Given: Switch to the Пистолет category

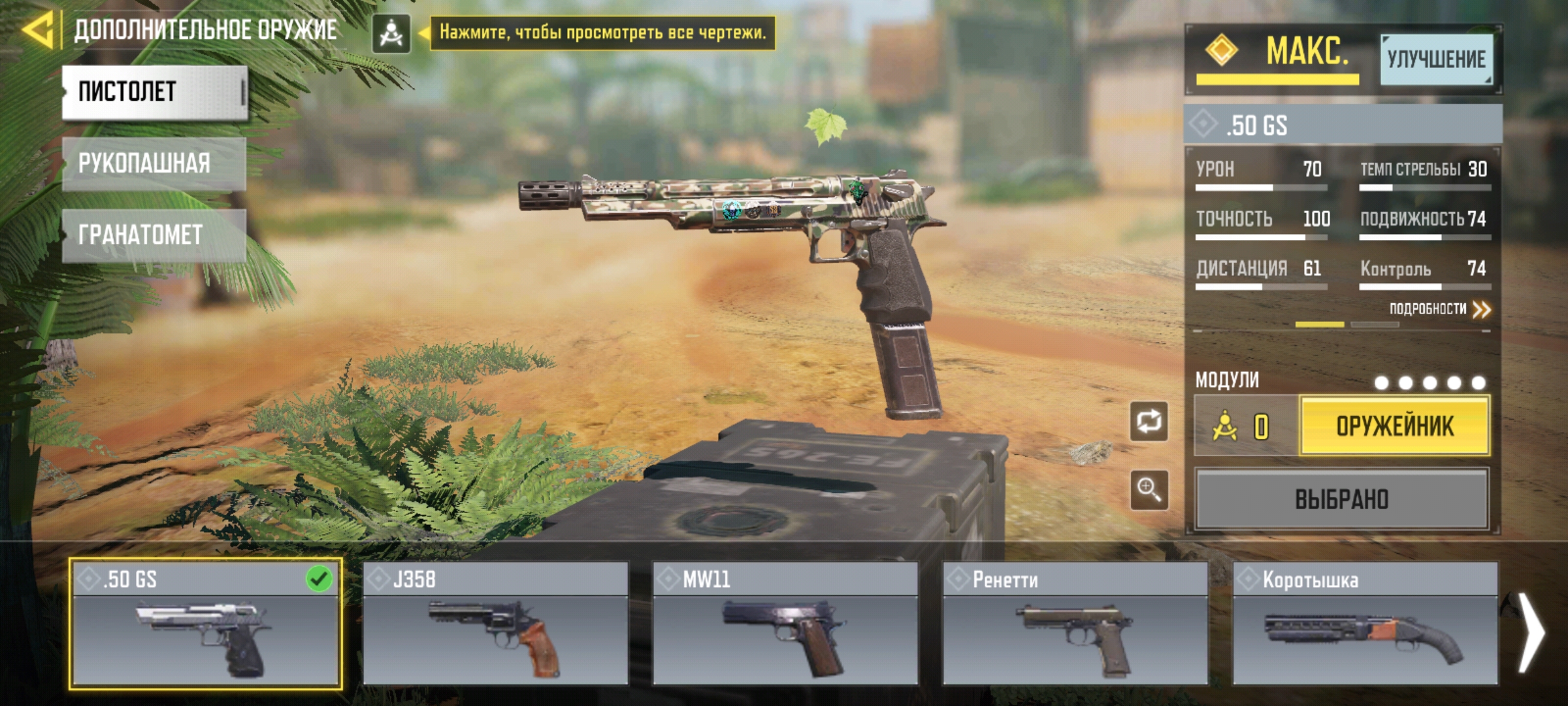Looking at the screenshot, I should point(155,92).
